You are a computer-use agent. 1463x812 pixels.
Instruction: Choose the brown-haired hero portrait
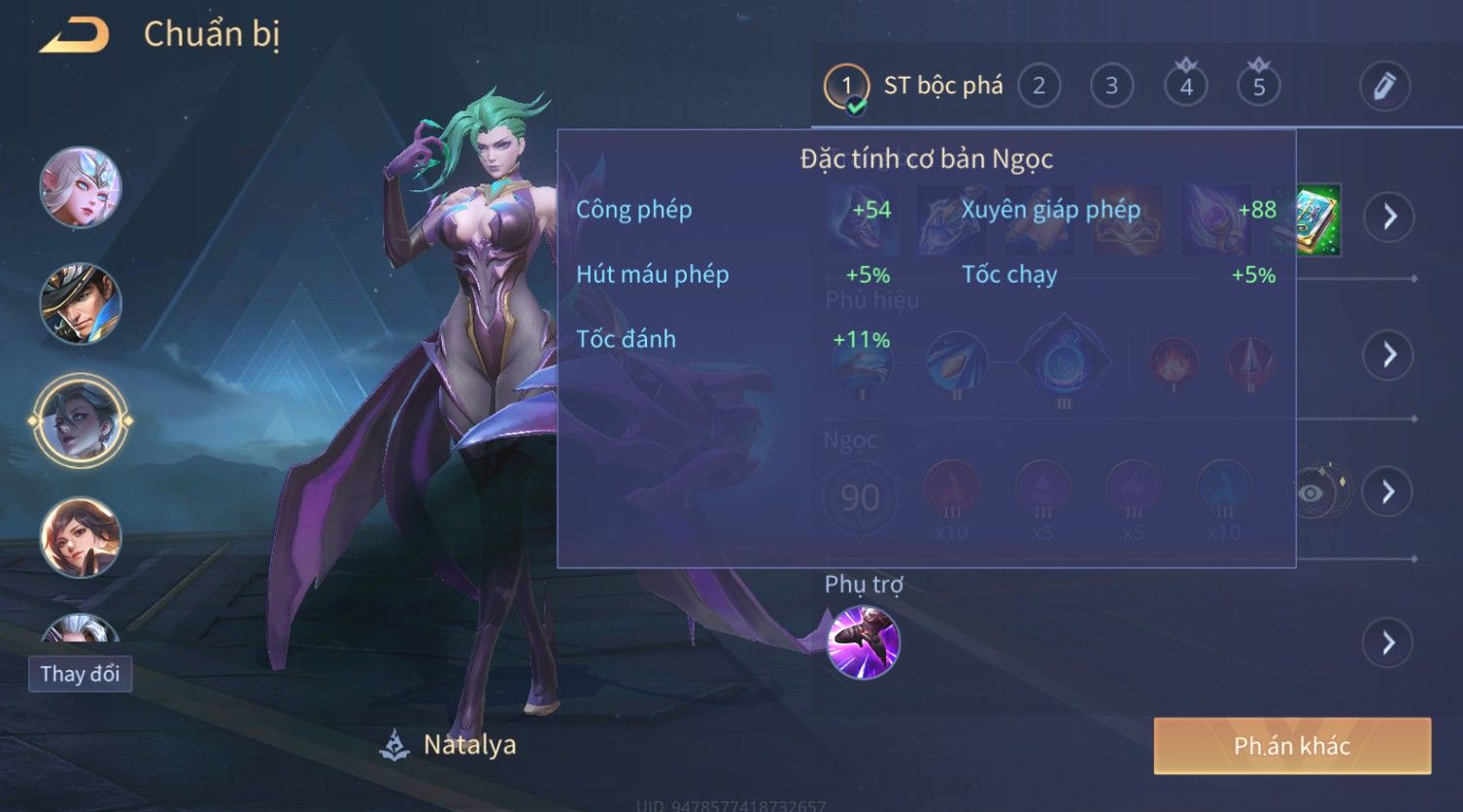tap(80, 536)
